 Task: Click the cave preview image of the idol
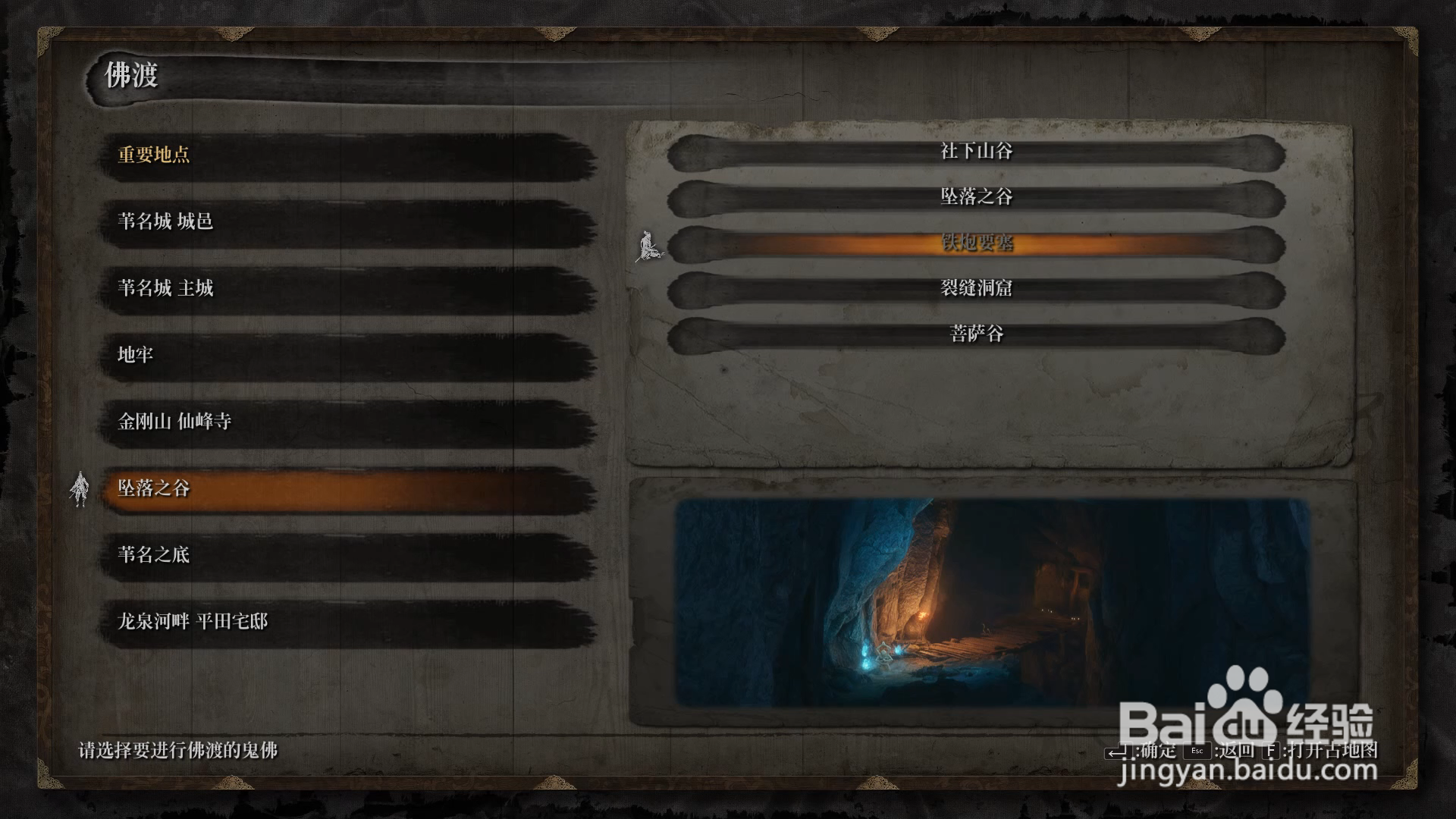992,601
